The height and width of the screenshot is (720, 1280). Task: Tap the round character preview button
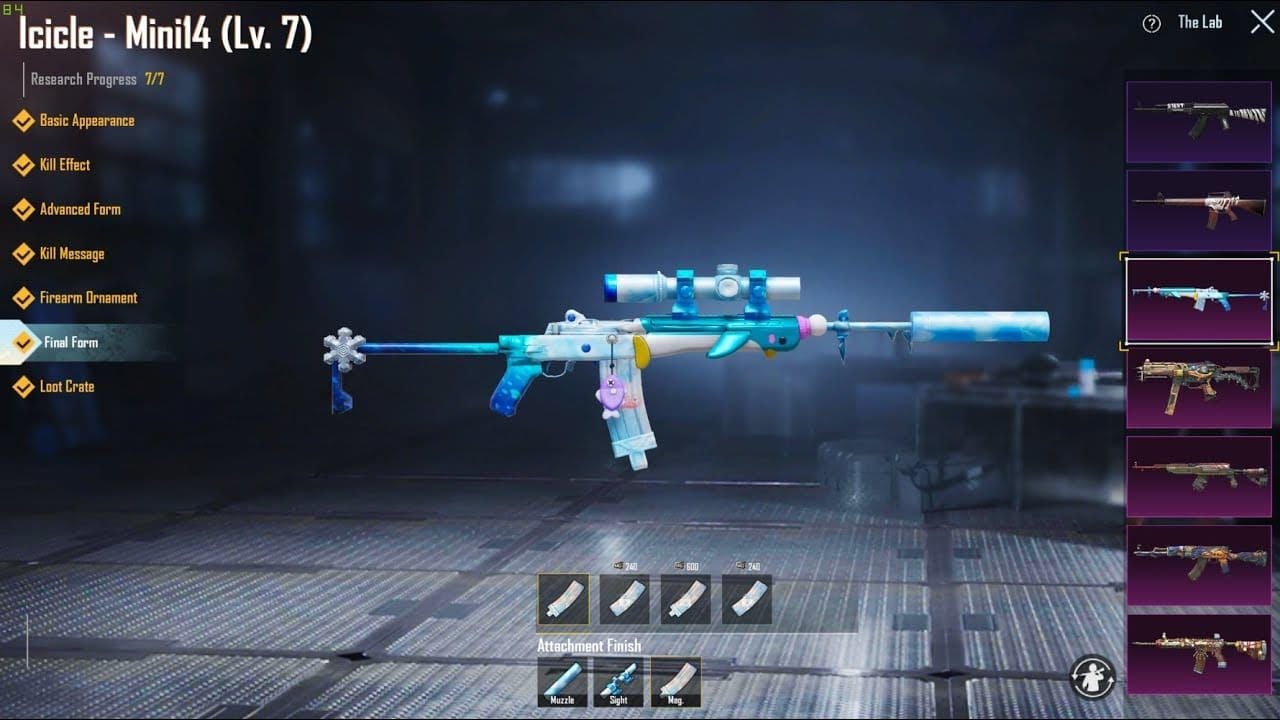tap(1092, 676)
